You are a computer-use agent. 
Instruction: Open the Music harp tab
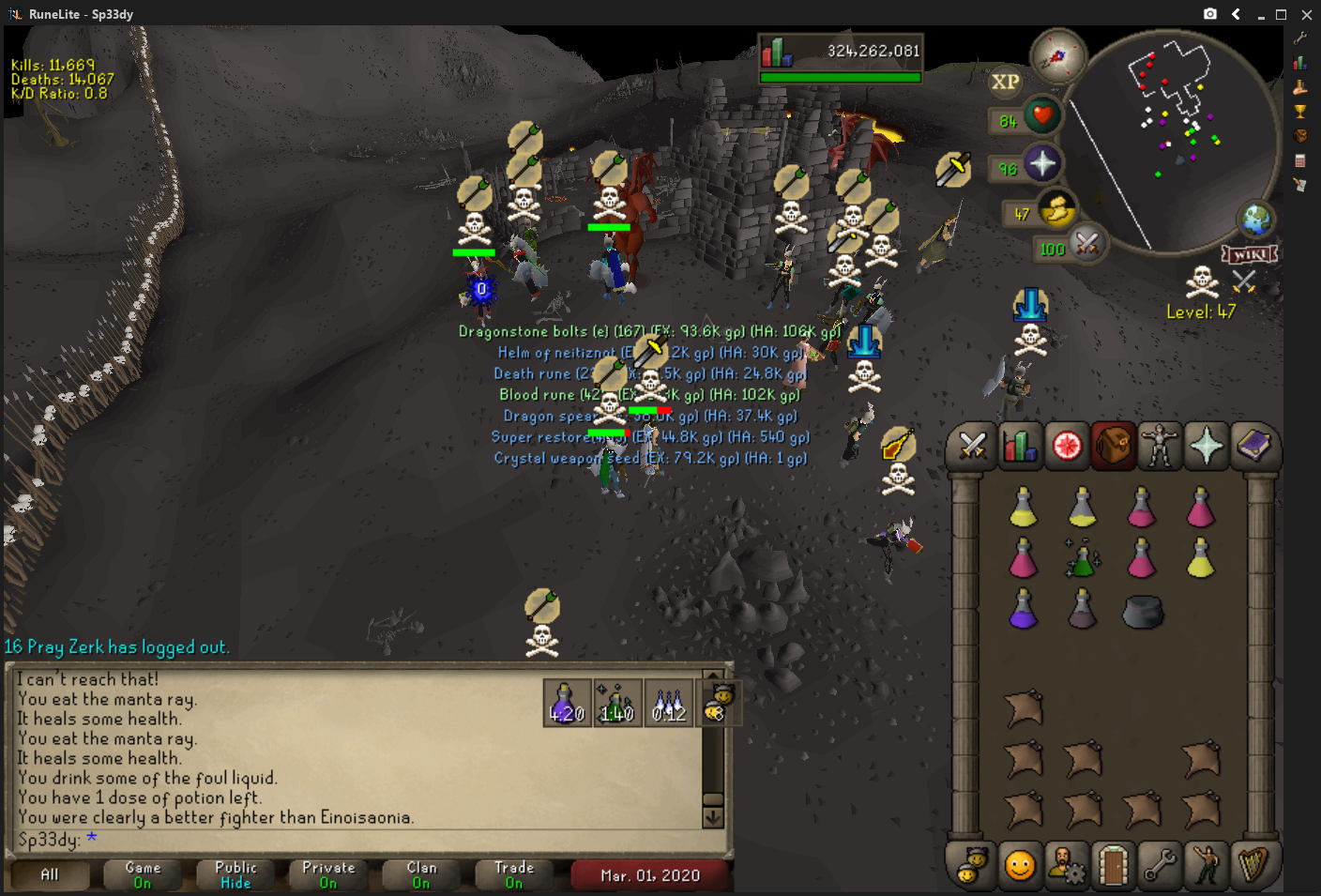pyautogui.click(x=1253, y=865)
